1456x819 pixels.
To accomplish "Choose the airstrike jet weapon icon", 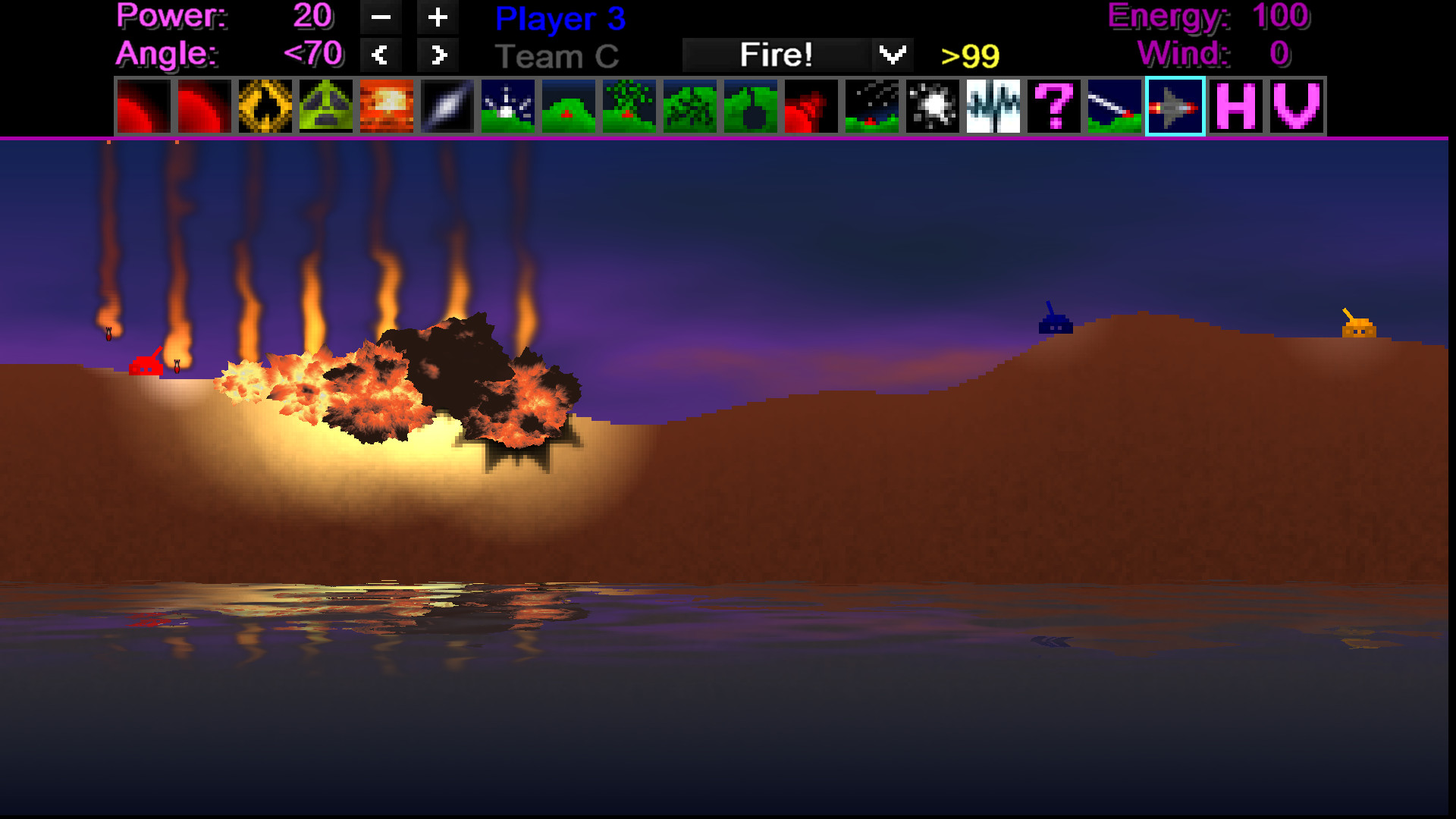I will point(1175,106).
